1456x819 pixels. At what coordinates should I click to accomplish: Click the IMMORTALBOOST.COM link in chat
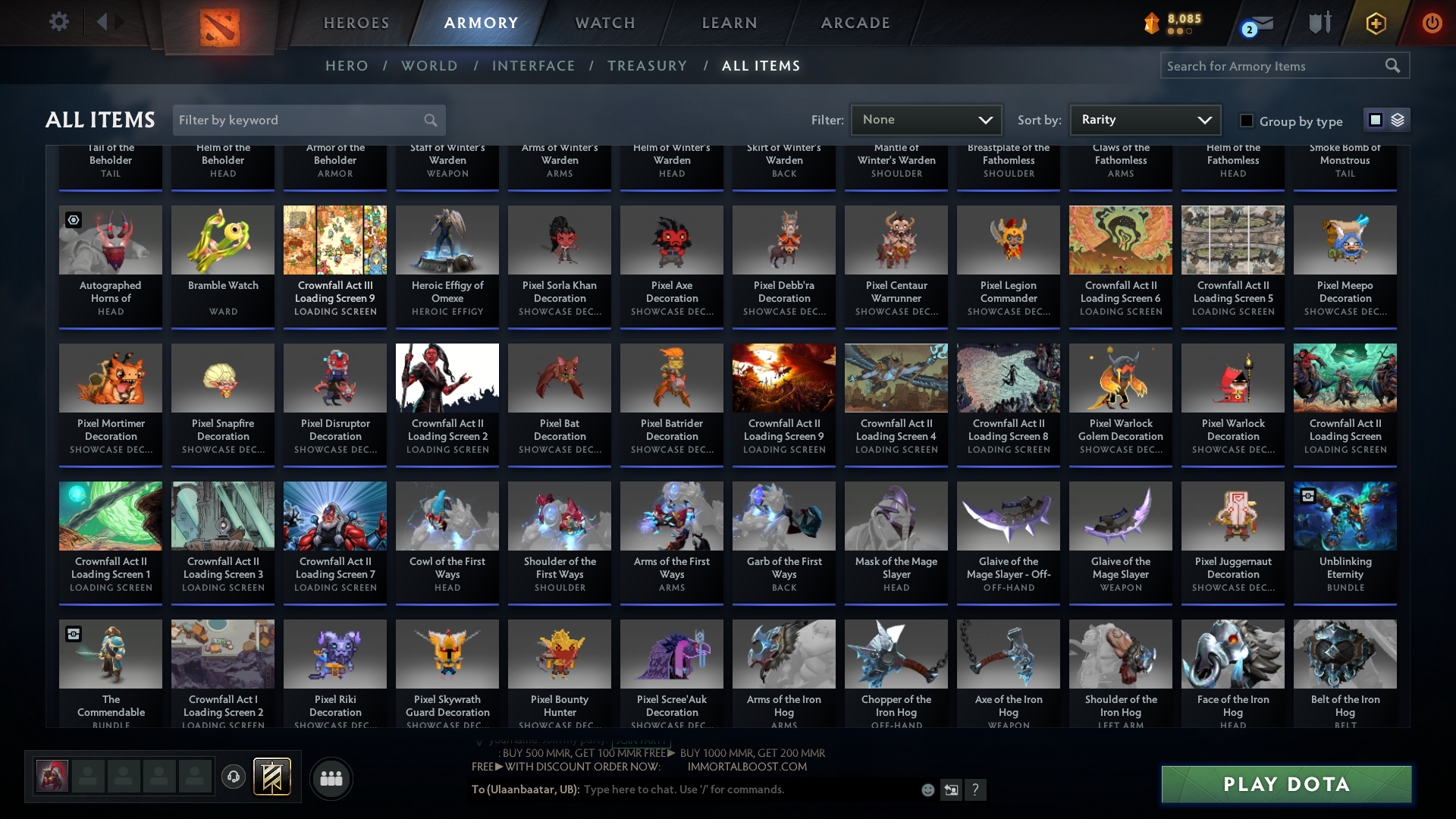[746, 766]
